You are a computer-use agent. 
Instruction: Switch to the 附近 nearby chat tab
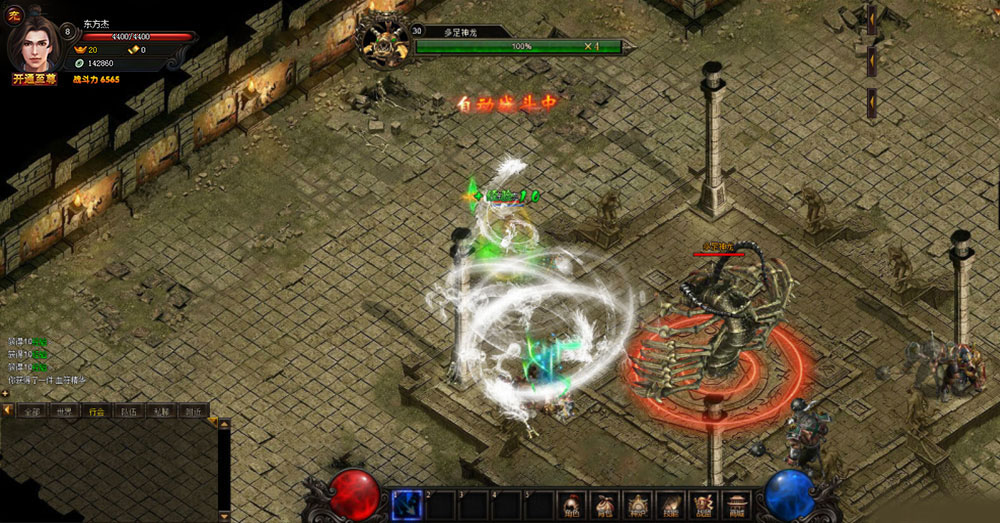192,411
